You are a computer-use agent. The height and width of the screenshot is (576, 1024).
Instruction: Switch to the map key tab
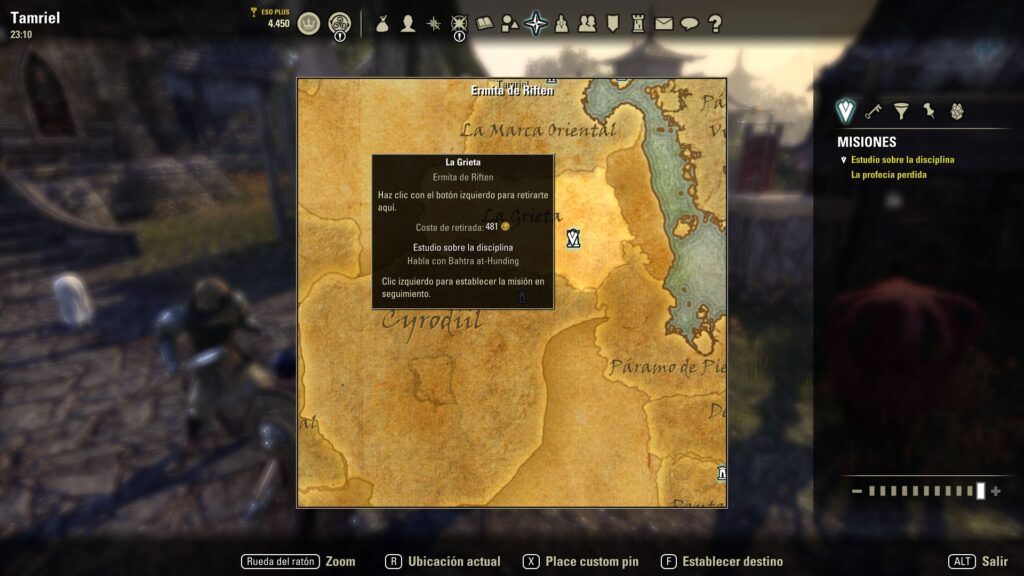click(873, 110)
